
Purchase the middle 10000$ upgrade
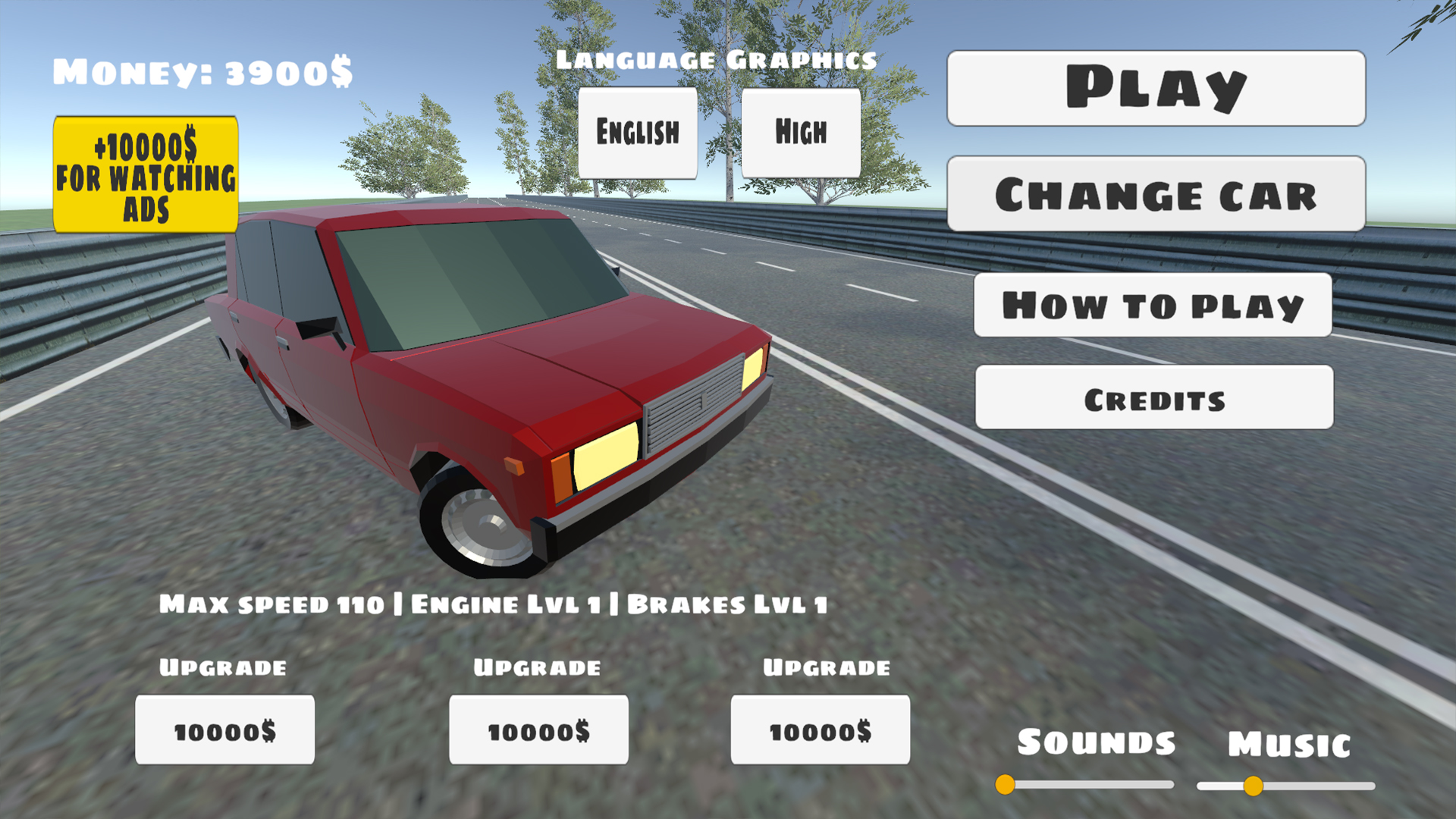click(x=538, y=731)
